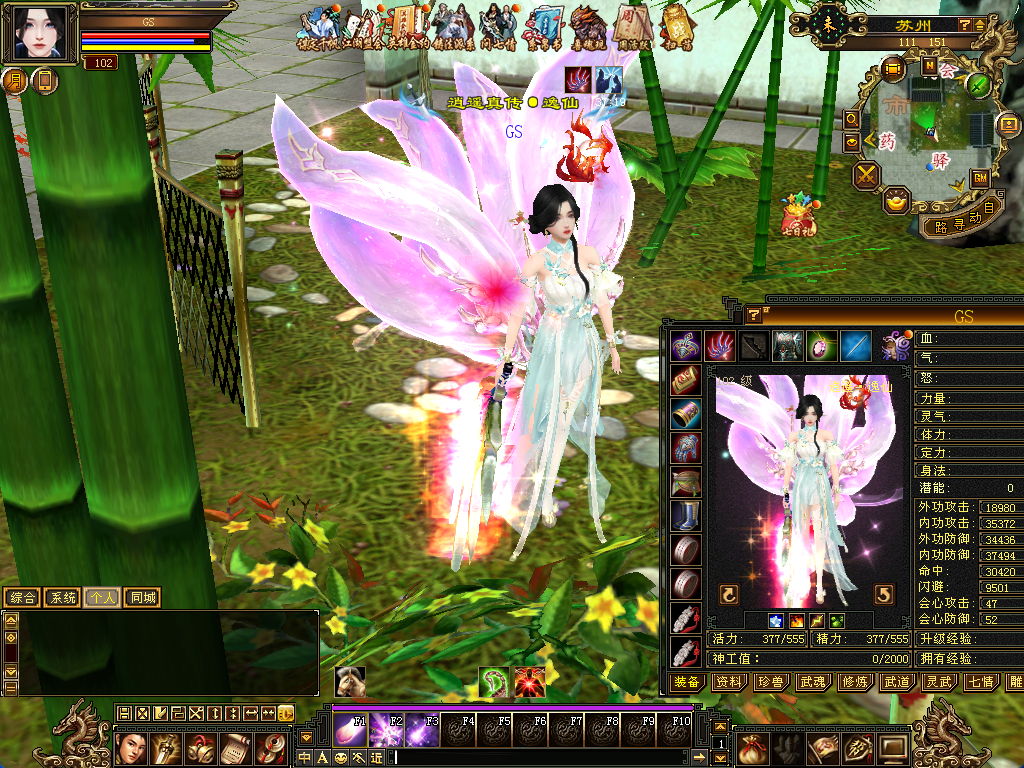The width and height of the screenshot is (1024, 768).
Task: Open the gold ingot shop button
Action: point(897,200)
